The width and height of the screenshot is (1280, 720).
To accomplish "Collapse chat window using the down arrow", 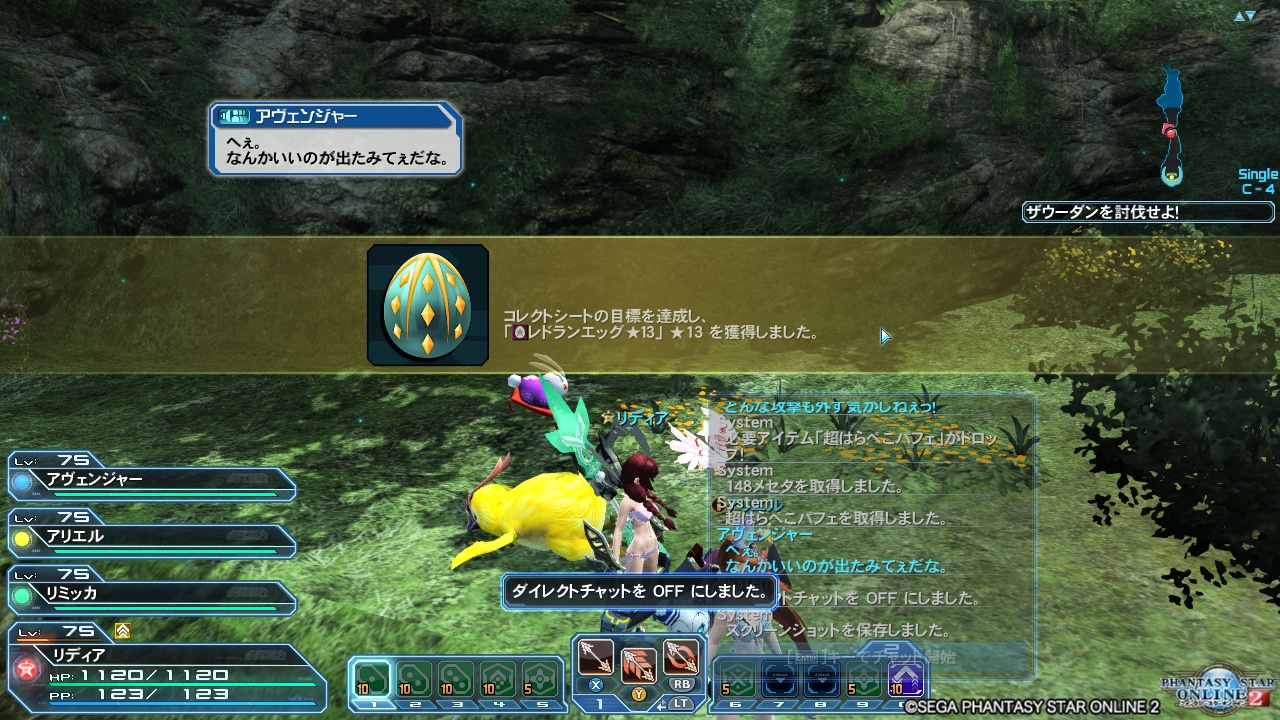I will click(x=1251, y=15).
